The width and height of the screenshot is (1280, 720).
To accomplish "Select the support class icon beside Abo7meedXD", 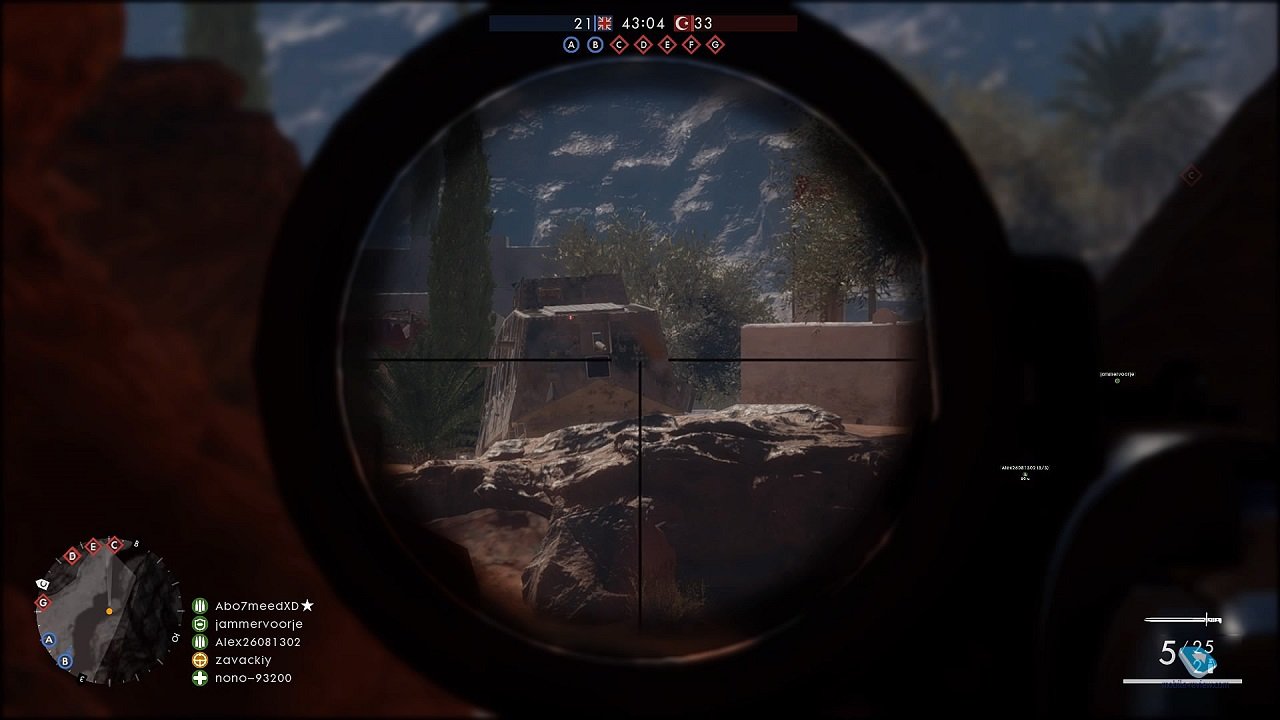I will click(x=199, y=605).
